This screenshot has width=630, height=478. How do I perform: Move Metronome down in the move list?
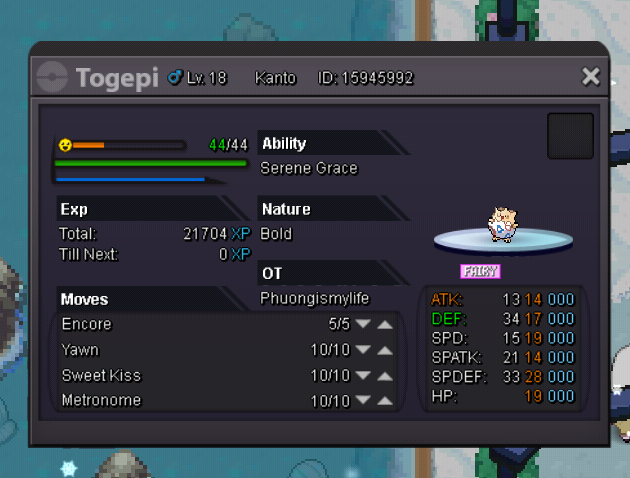[x=363, y=401]
